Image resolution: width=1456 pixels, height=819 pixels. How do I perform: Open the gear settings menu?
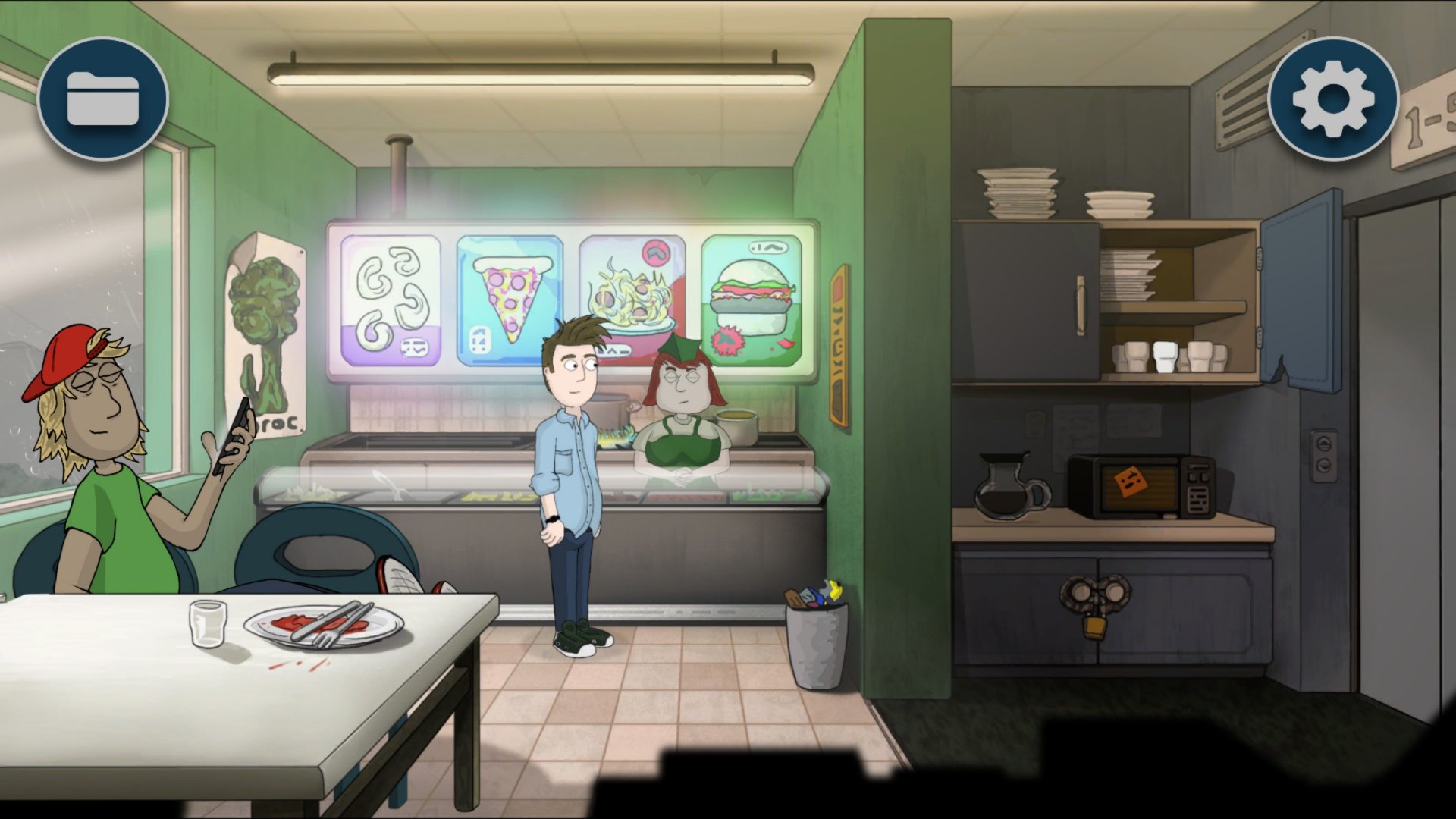[x=1333, y=99]
